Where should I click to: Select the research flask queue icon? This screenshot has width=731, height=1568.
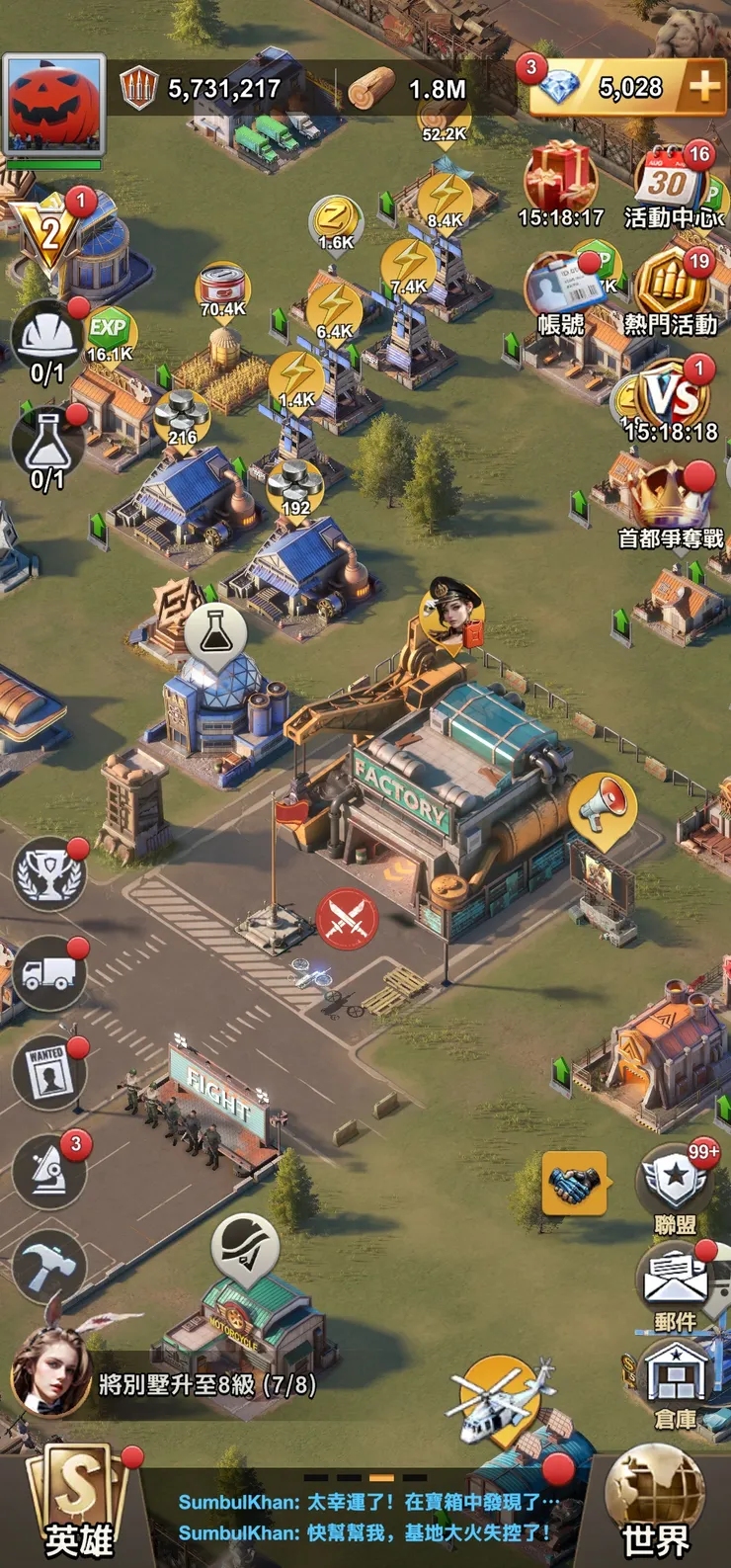coord(46,445)
